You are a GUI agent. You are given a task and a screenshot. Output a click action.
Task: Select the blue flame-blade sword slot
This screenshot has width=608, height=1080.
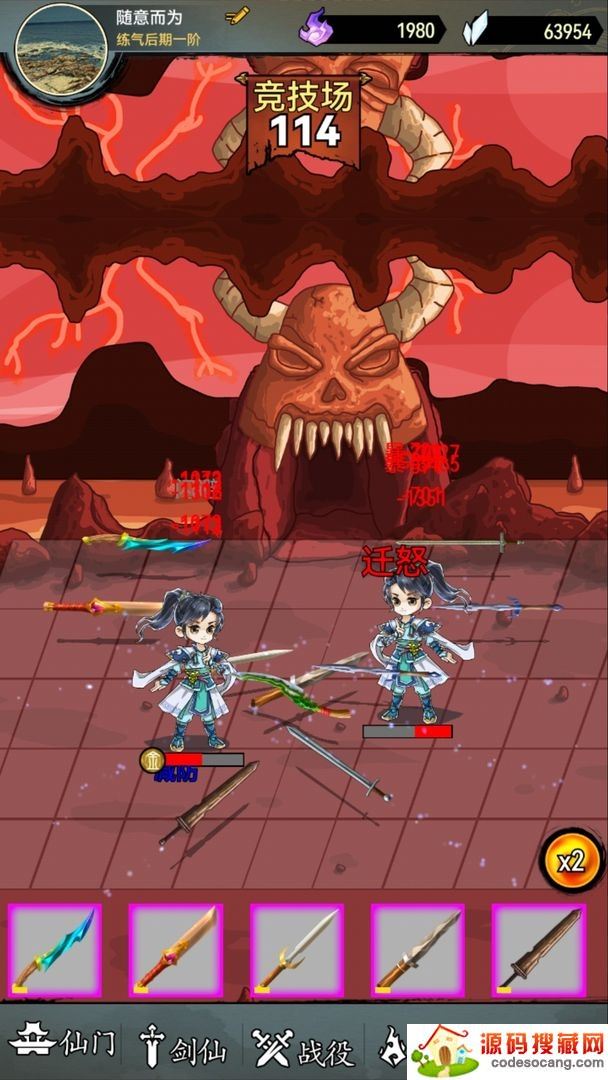tap(55, 950)
